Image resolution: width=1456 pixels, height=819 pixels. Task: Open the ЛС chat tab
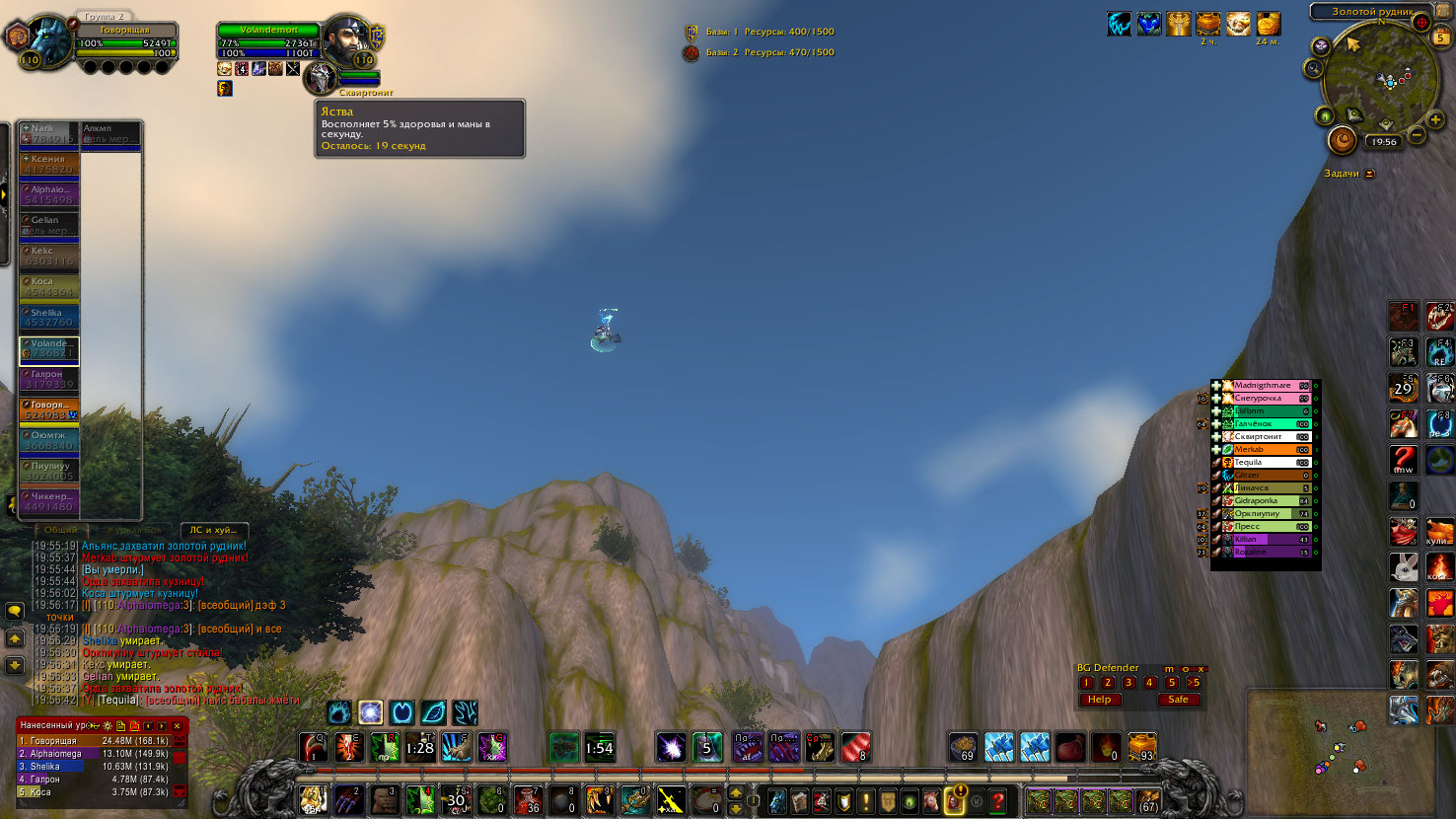coord(213,530)
